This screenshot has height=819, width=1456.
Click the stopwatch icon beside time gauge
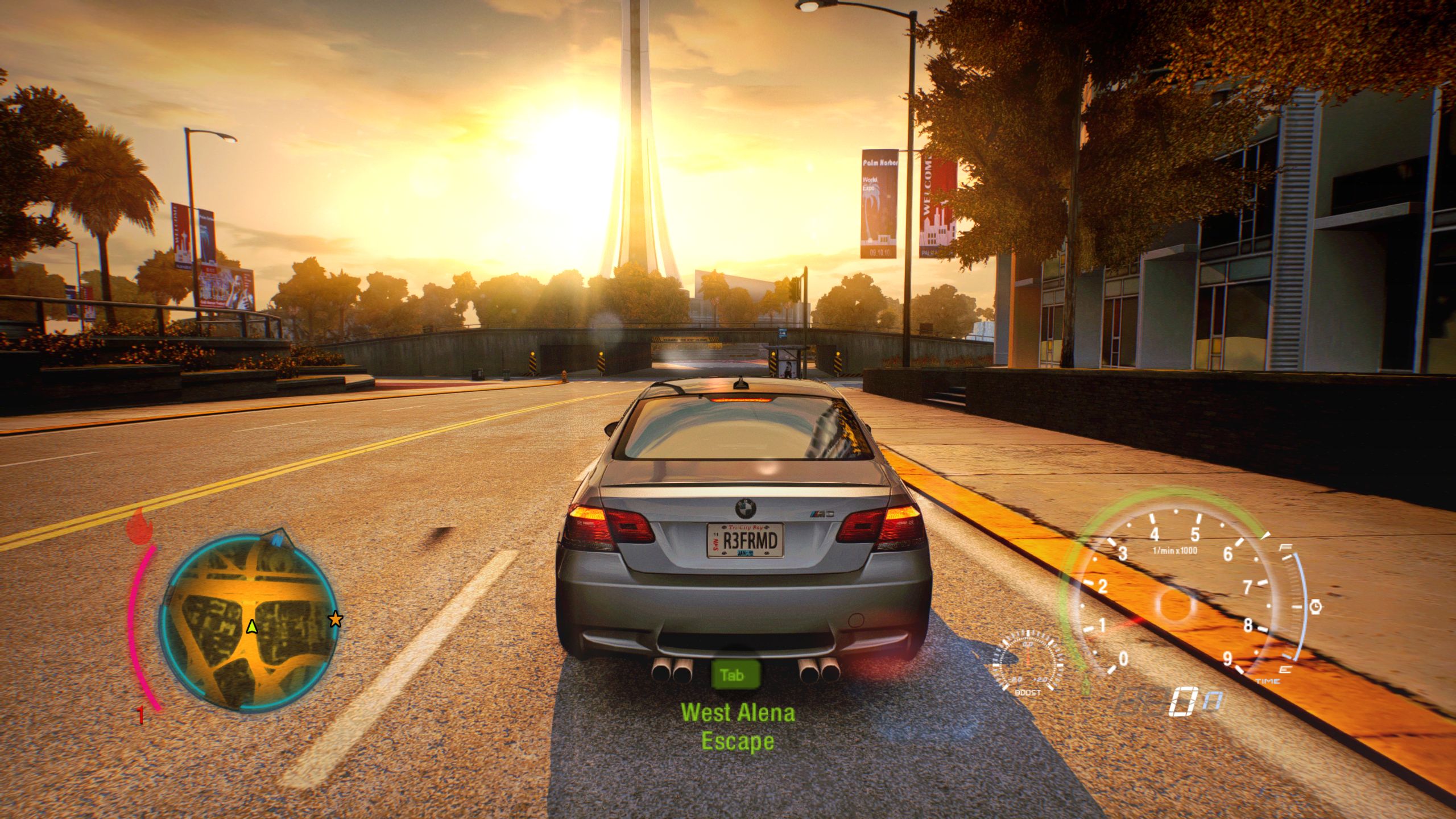[1316, 607]
